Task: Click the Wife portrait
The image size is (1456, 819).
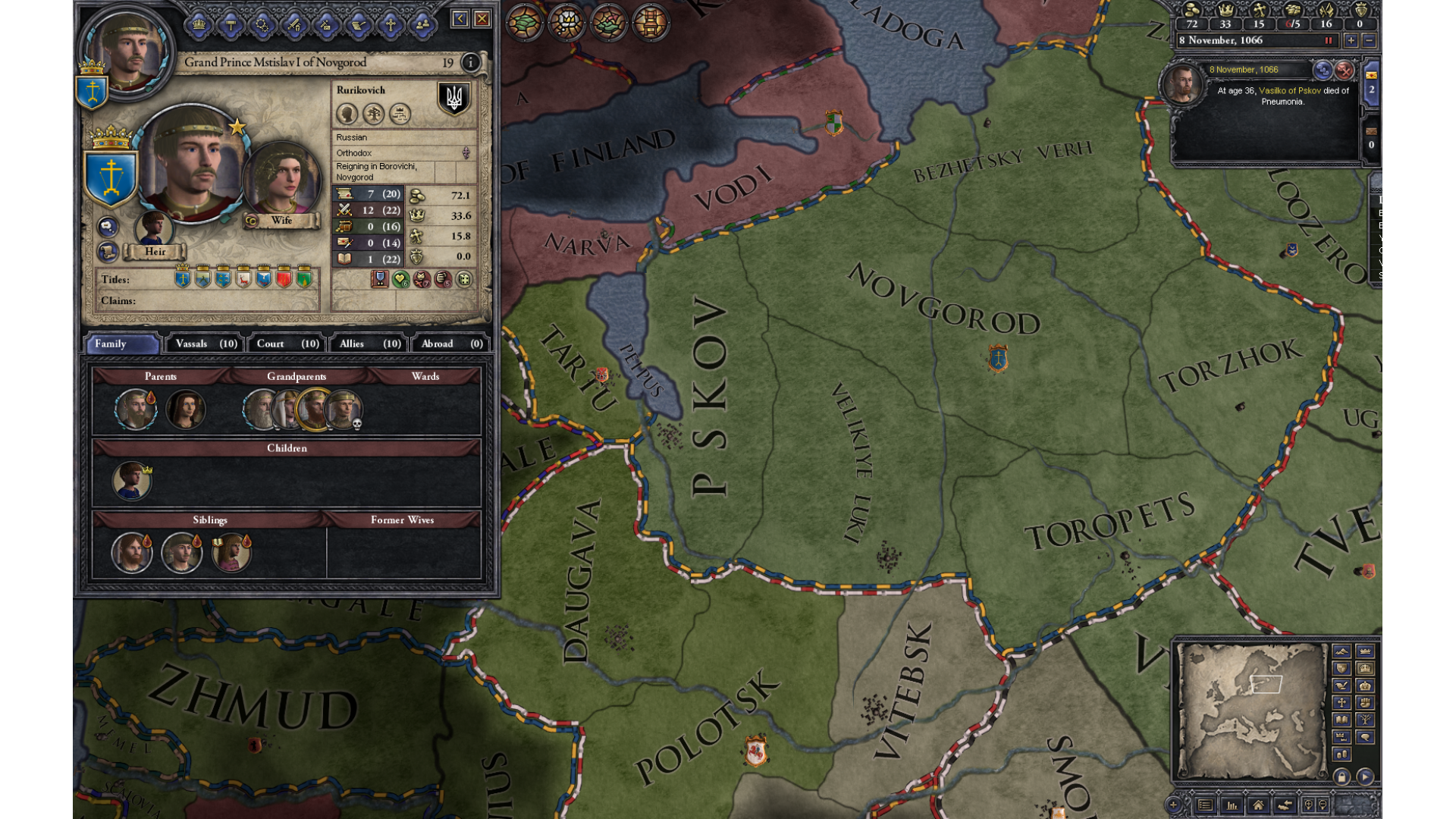Action: (281, 180)
